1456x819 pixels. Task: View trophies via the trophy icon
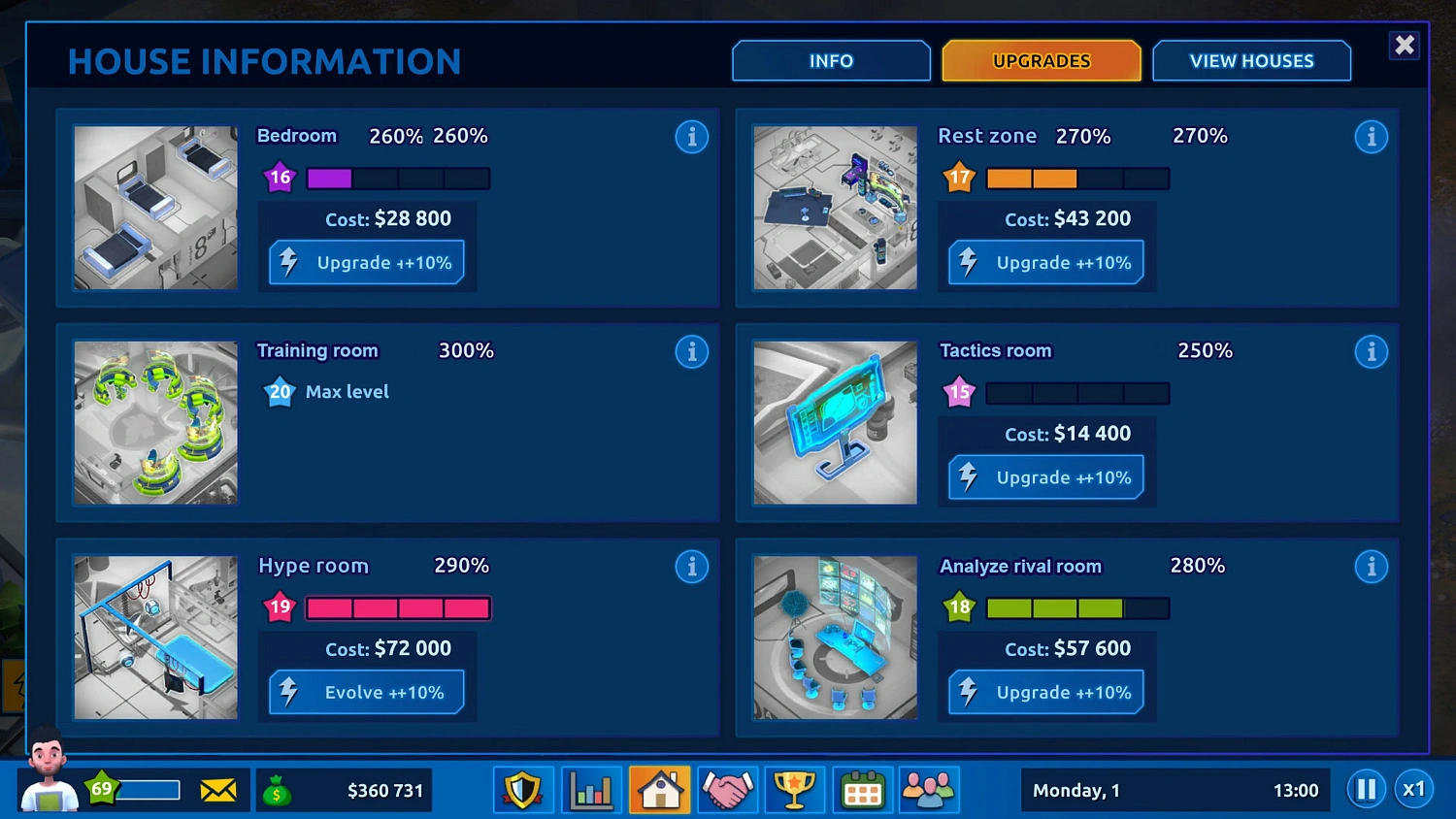click(x=795, y=789)
